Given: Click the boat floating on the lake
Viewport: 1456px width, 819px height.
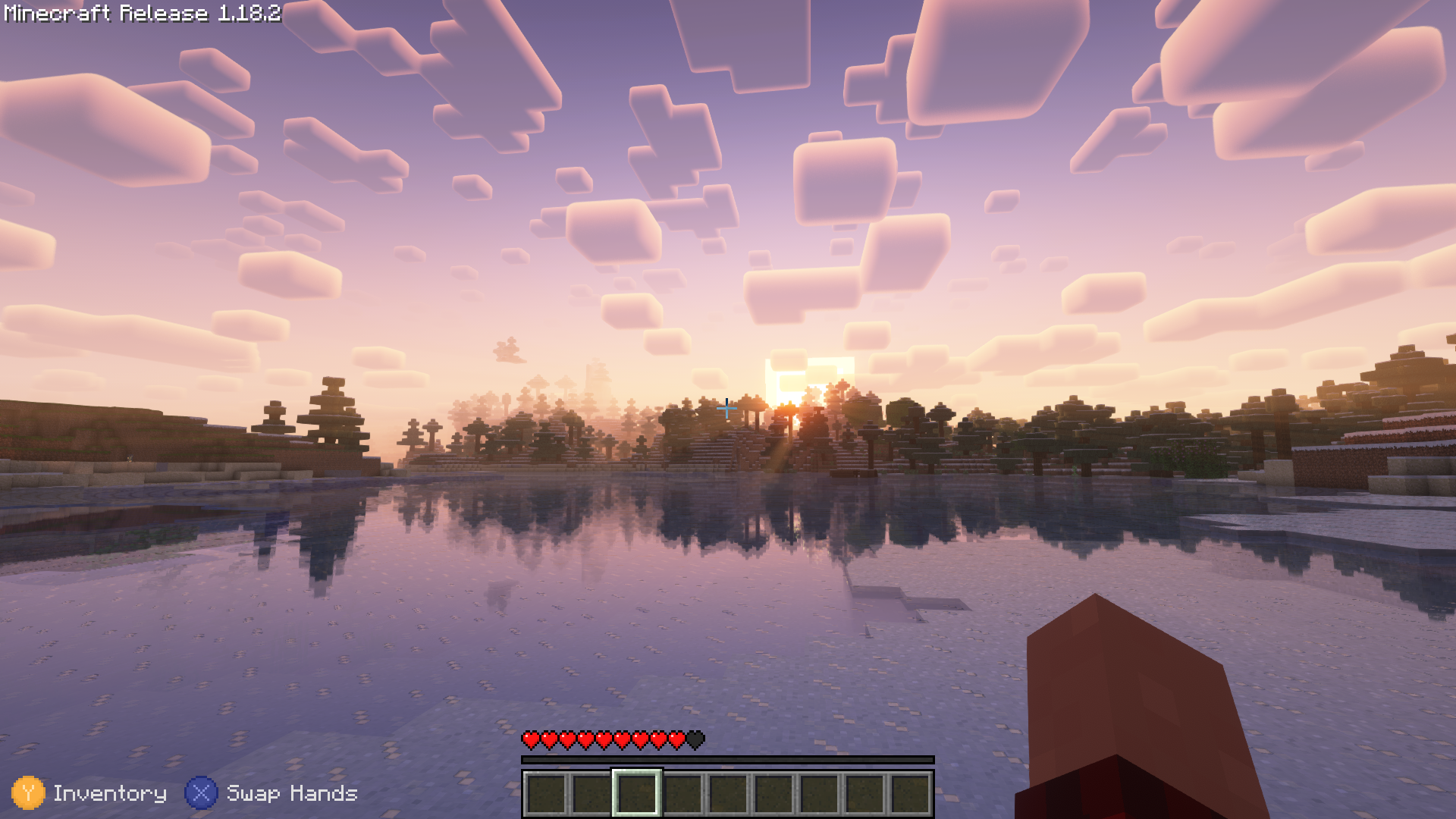Looking at the screenshot, I should pyautogui.click(x=854, y=472).
